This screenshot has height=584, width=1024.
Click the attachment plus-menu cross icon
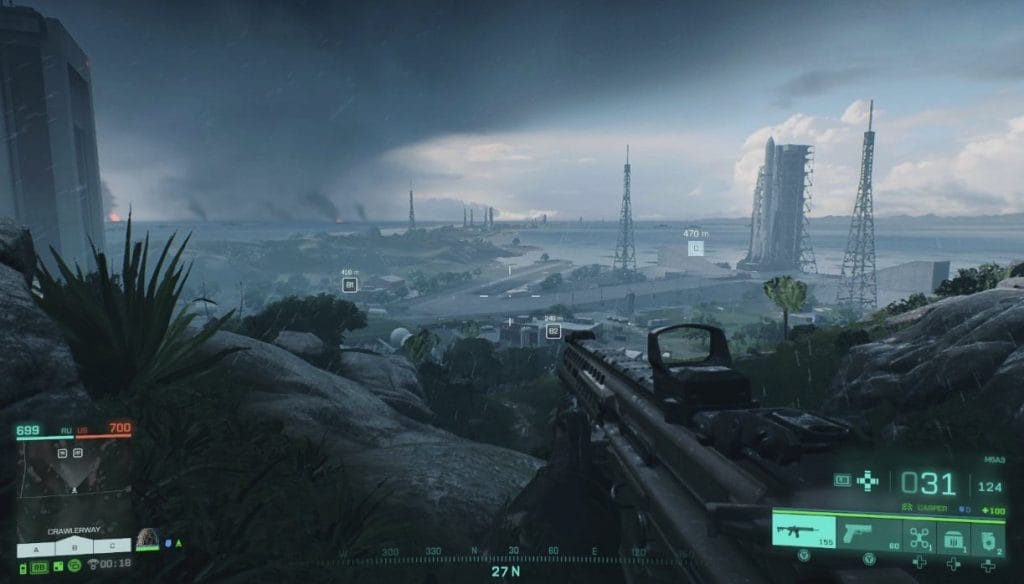coord(867,481)
